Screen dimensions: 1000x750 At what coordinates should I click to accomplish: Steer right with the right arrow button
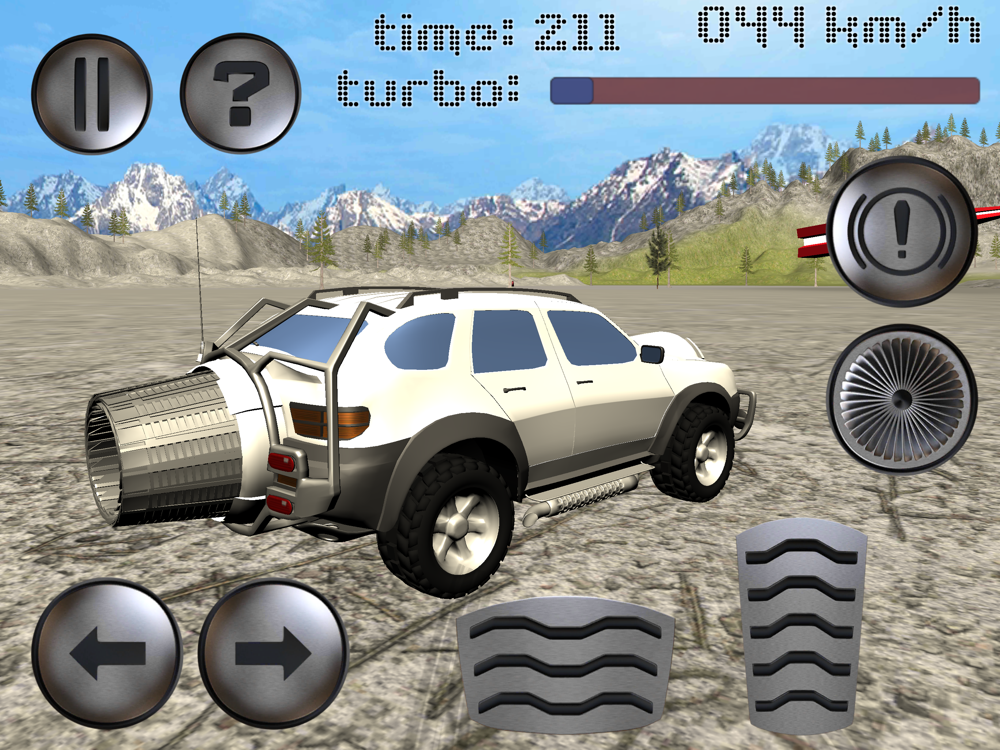point(273,653)
